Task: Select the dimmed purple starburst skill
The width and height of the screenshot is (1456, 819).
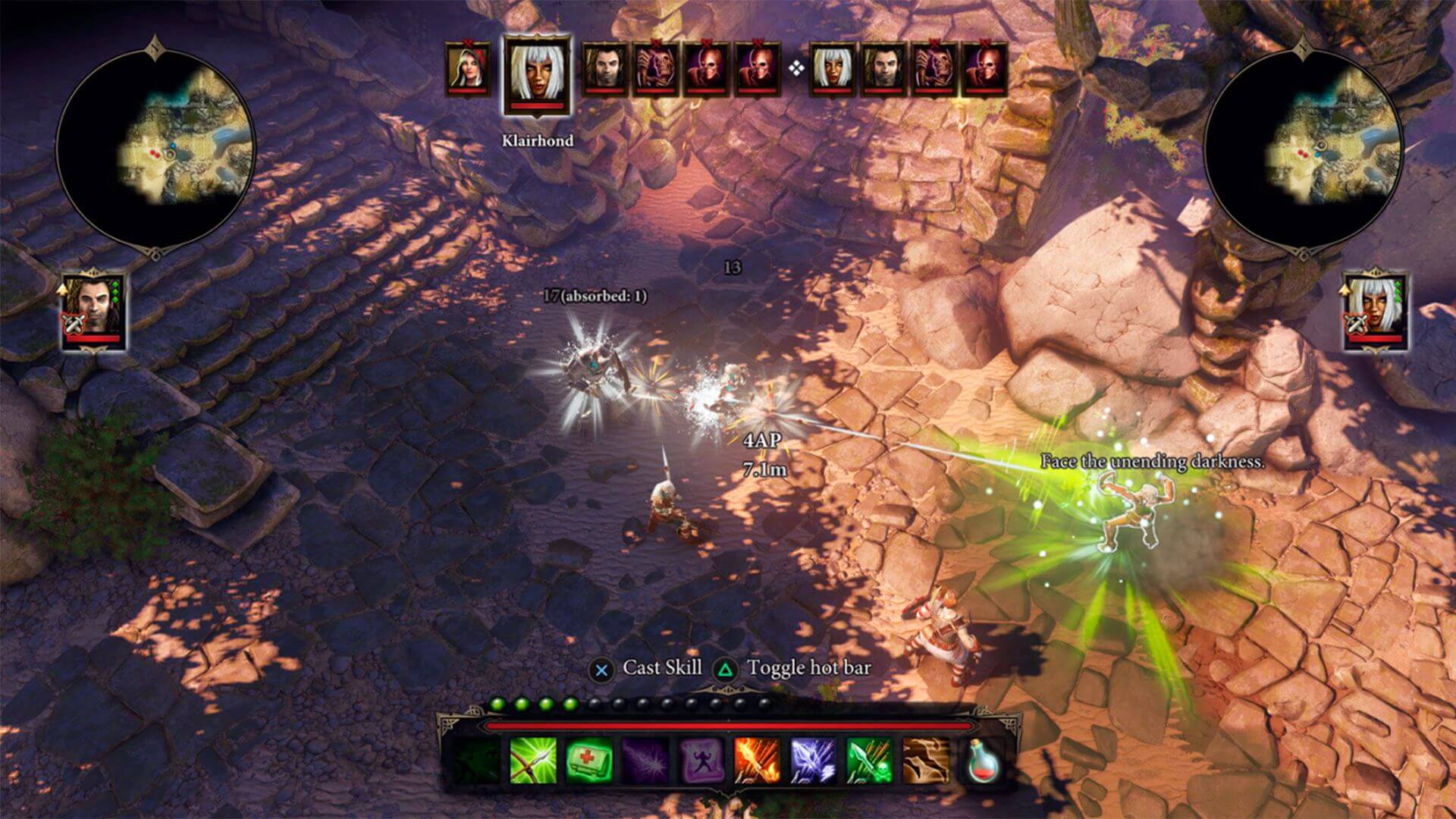Action: [x=645, y=760]
